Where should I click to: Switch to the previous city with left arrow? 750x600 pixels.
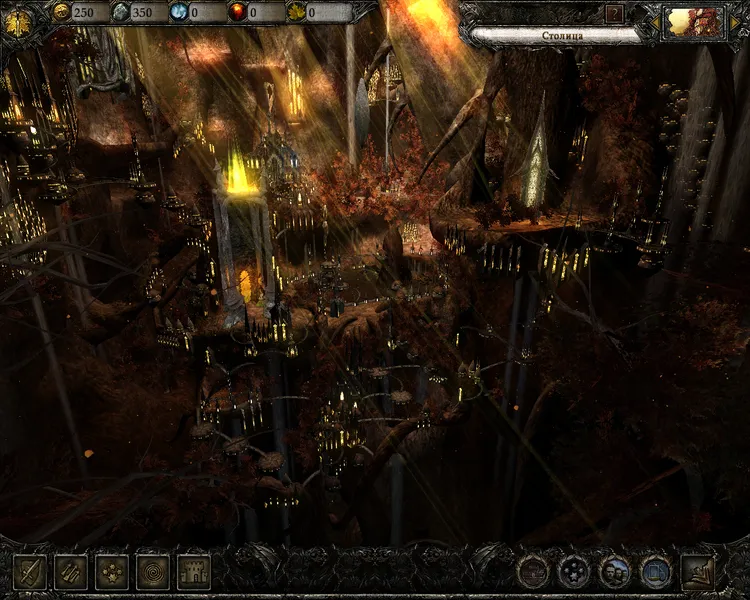click(653, 22)
